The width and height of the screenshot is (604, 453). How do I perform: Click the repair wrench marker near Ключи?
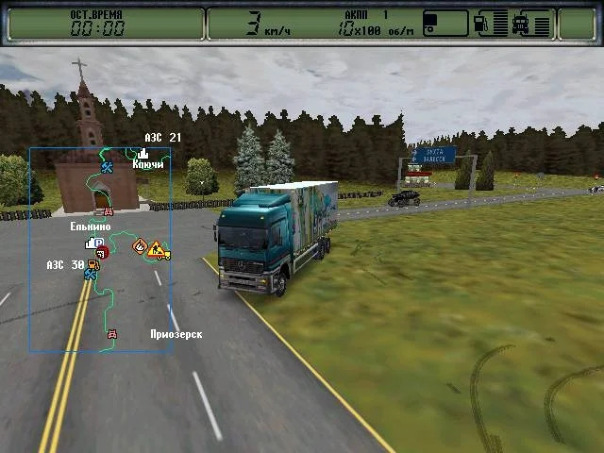[x=107, y=167]
